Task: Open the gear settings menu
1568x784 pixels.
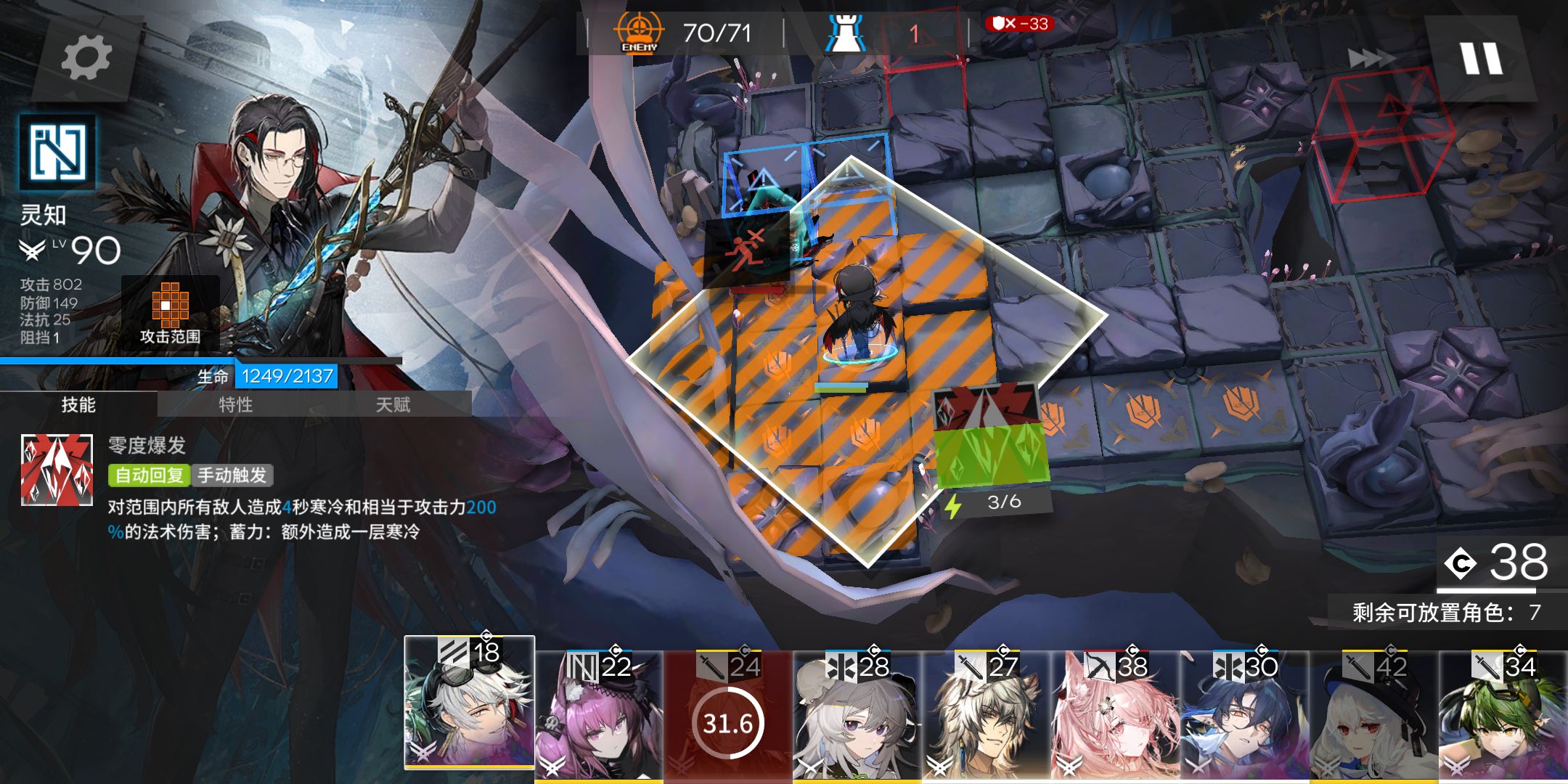Action: [86, 58]
